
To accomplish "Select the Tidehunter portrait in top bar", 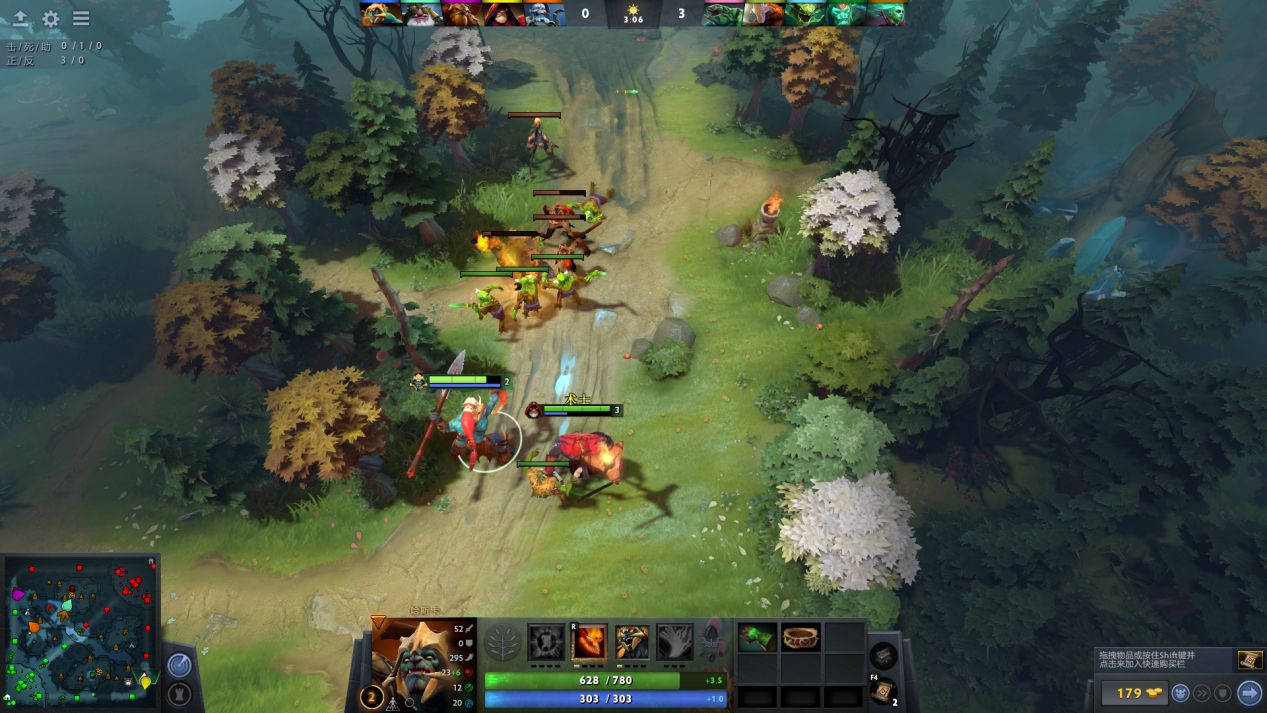I will 723,14.
